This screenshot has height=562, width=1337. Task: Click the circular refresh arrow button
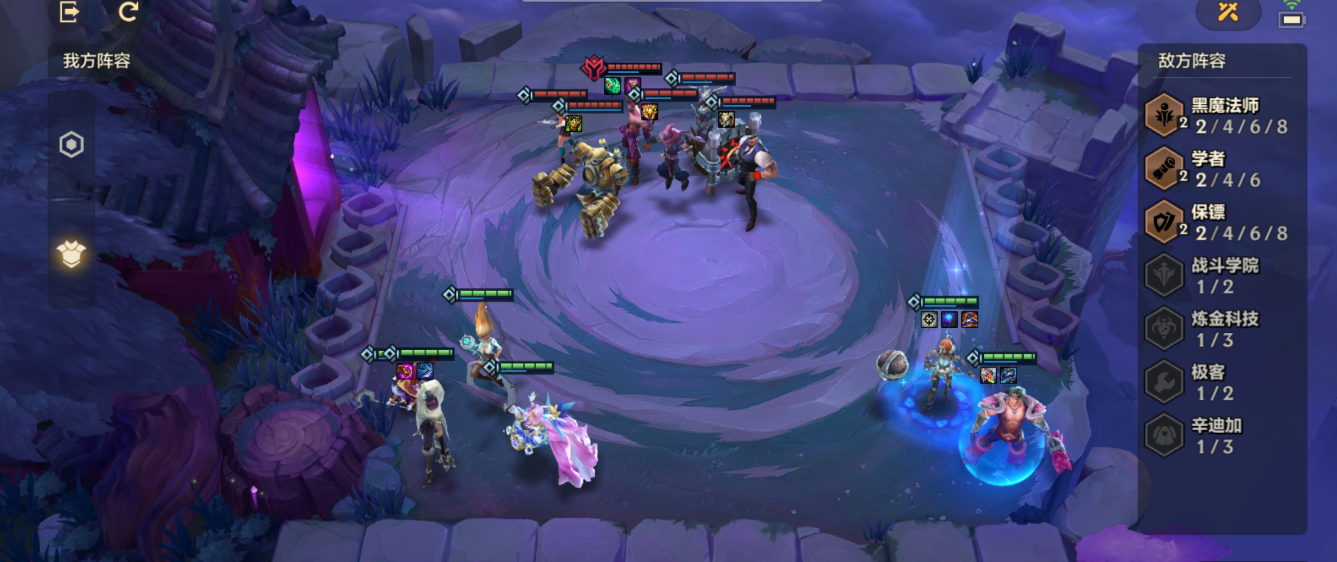pyautogui.click(x=128, y=12)
